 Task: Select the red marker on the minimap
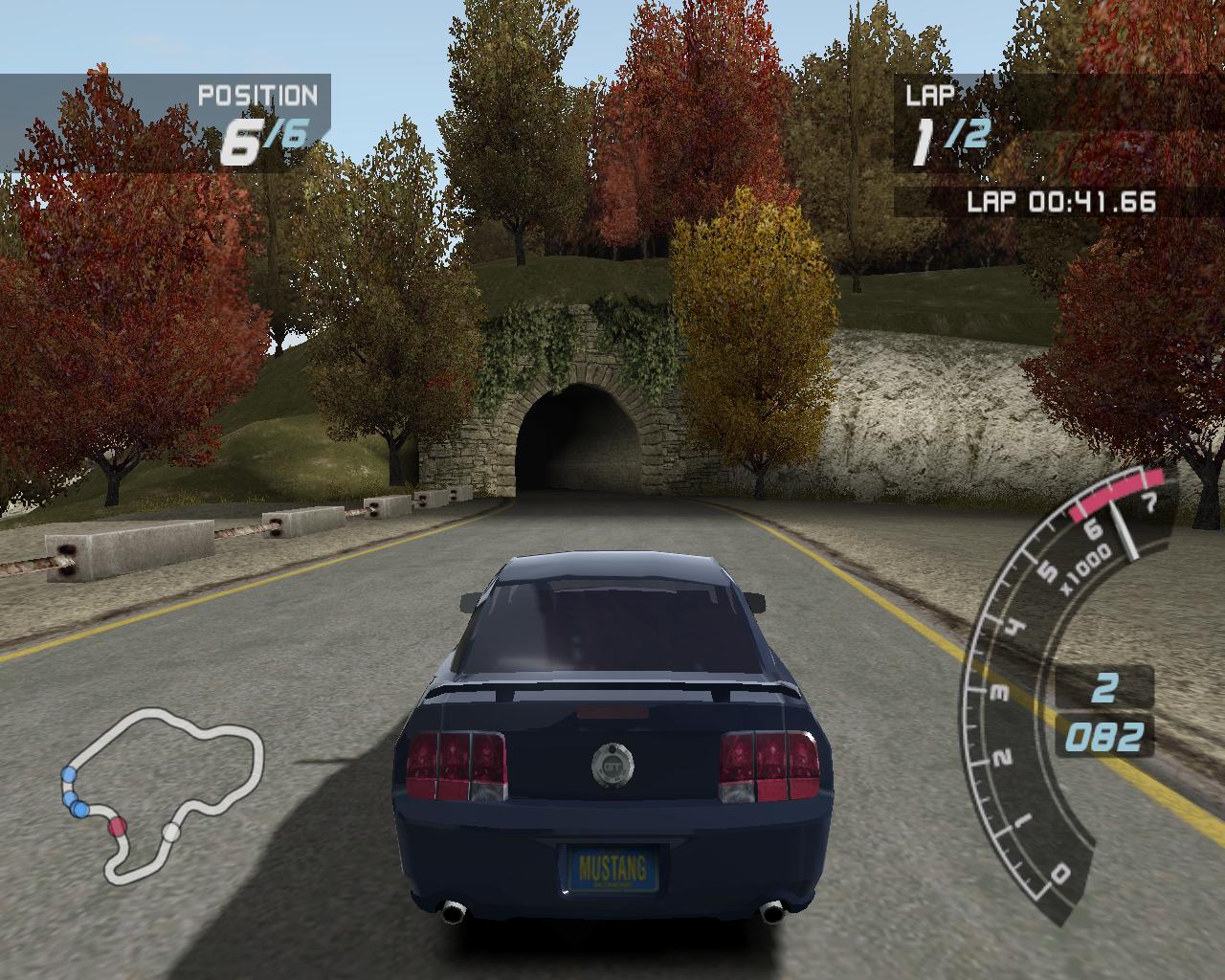pos(118,827)
